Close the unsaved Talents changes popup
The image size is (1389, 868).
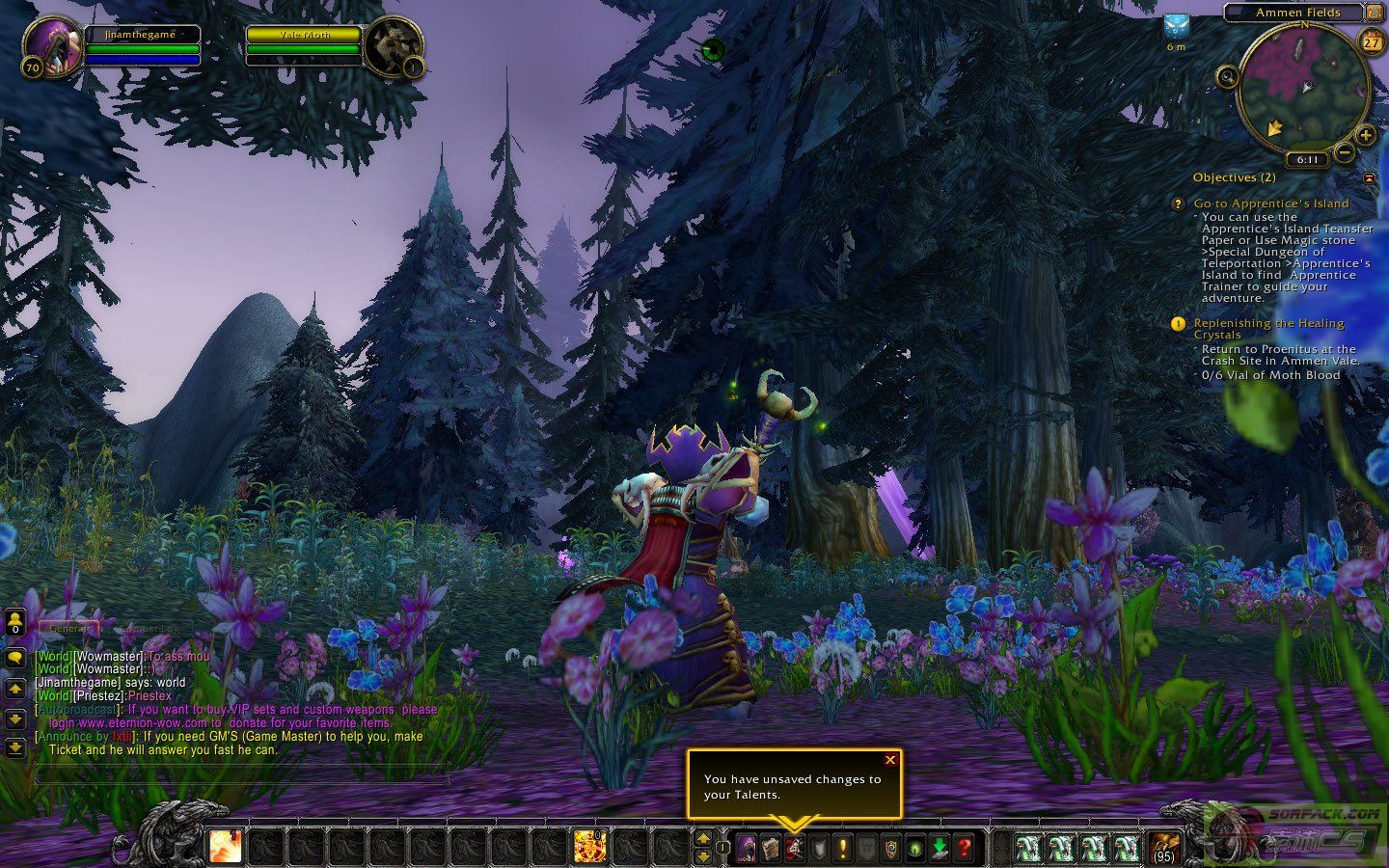click(889, 760)
